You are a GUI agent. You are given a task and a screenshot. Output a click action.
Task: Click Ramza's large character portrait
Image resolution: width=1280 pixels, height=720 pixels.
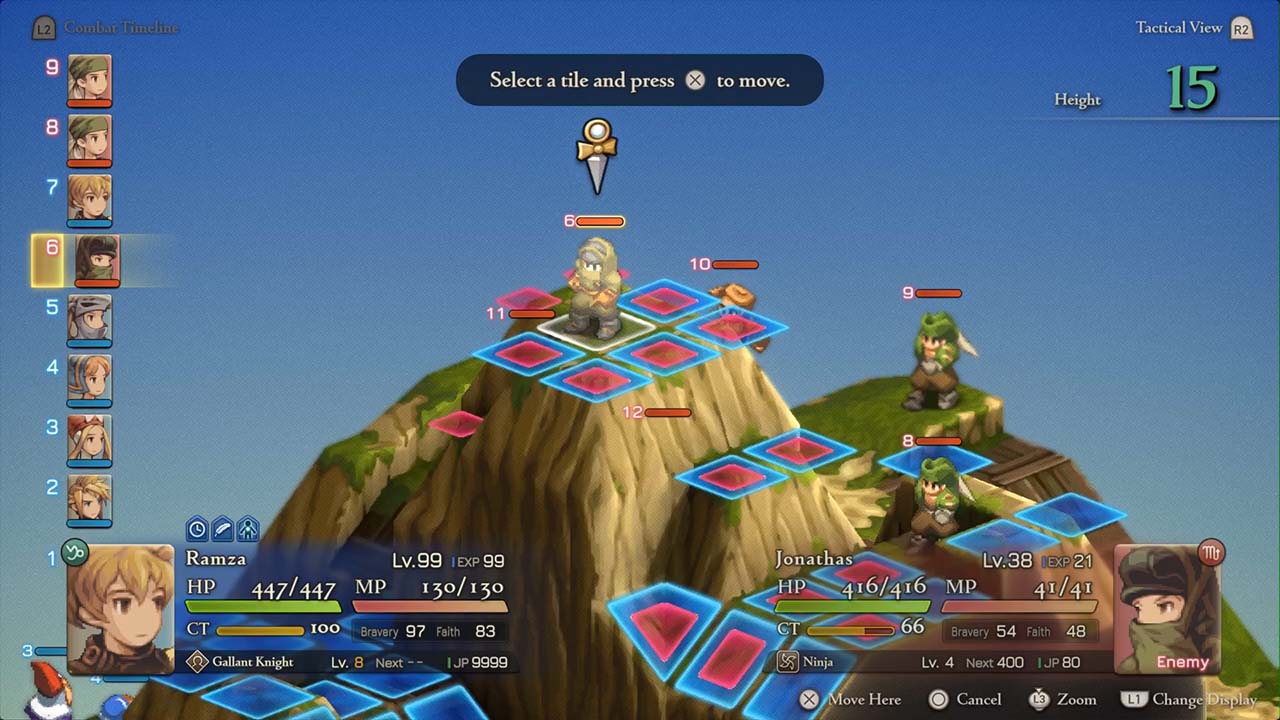[120, 608]
